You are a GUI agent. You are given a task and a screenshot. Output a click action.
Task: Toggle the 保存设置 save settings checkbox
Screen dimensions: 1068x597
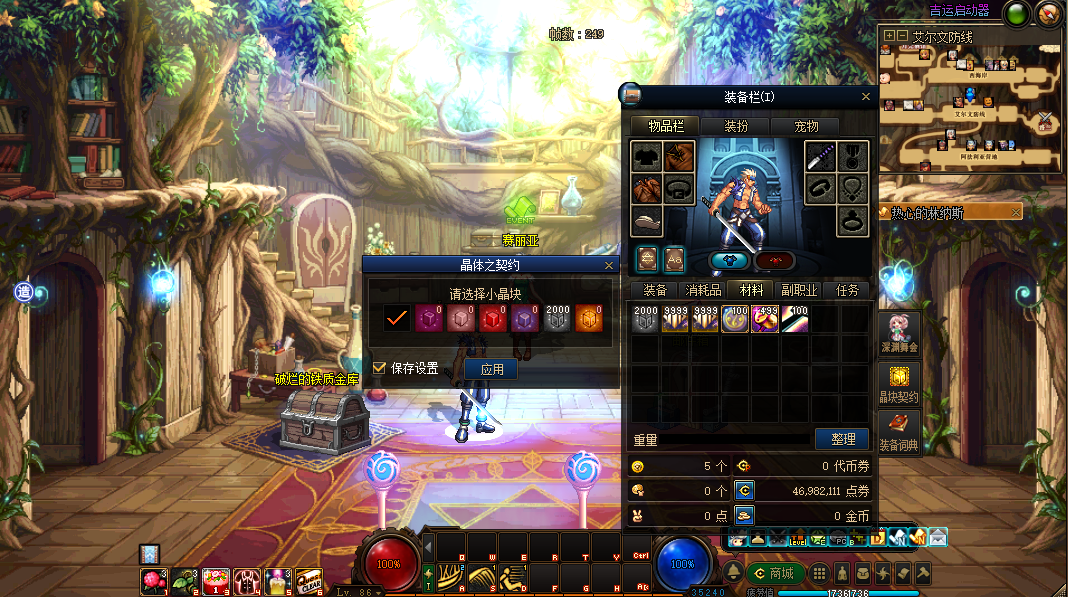(379, 368)
